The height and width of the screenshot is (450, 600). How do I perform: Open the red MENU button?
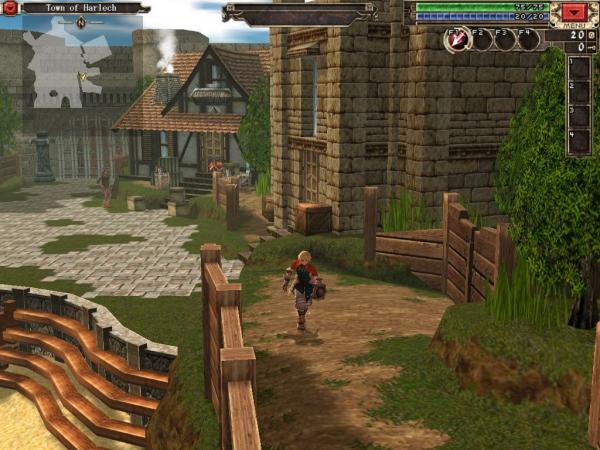click(x=574, y=12)
